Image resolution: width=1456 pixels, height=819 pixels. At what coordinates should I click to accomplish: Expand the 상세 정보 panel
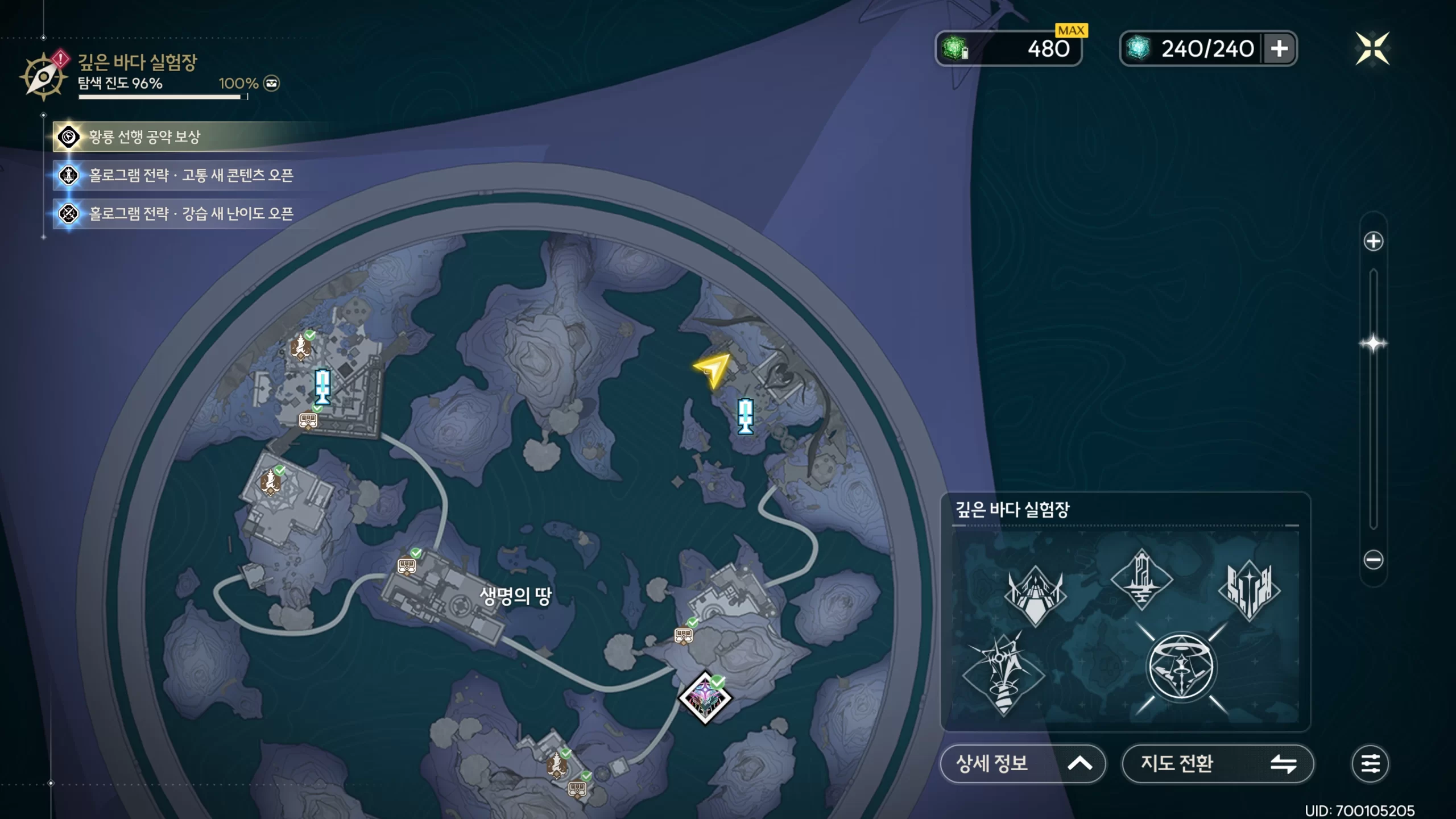(x=1023, y=763)
